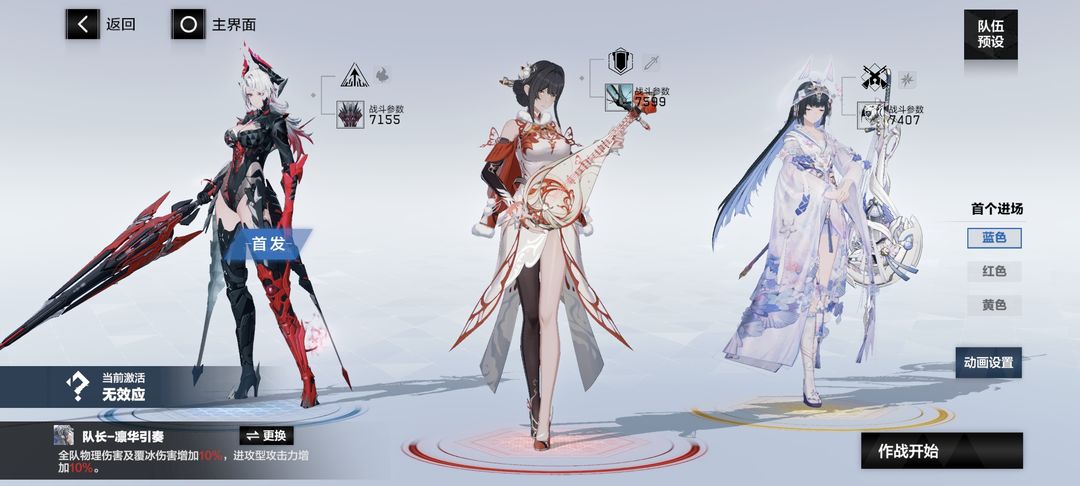Open the 队伍预设 team presets
Screen dimensions: 1080x486
[x=990, y=35]
